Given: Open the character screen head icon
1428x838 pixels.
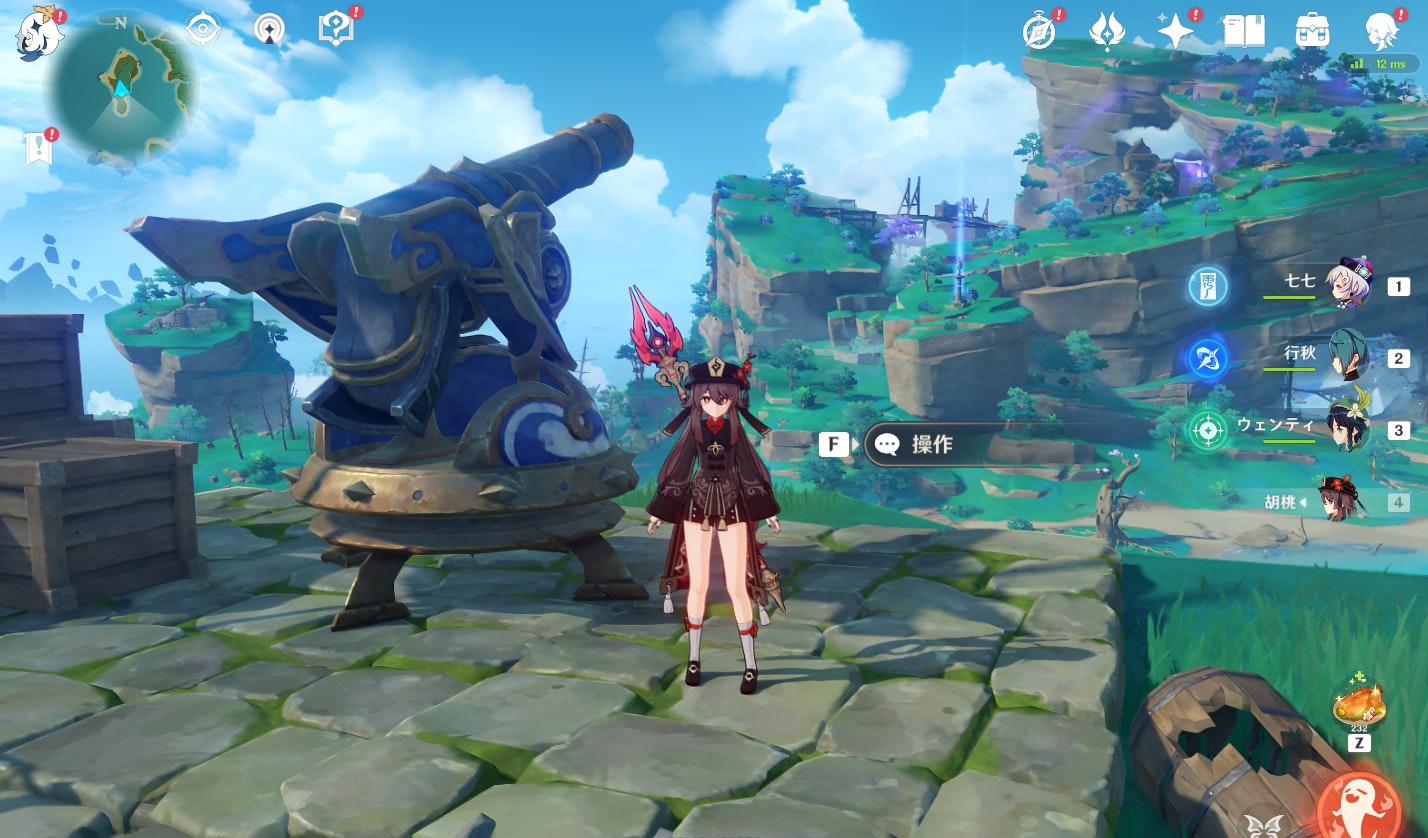Looking at the screenshot, I should coord(1381,31).
